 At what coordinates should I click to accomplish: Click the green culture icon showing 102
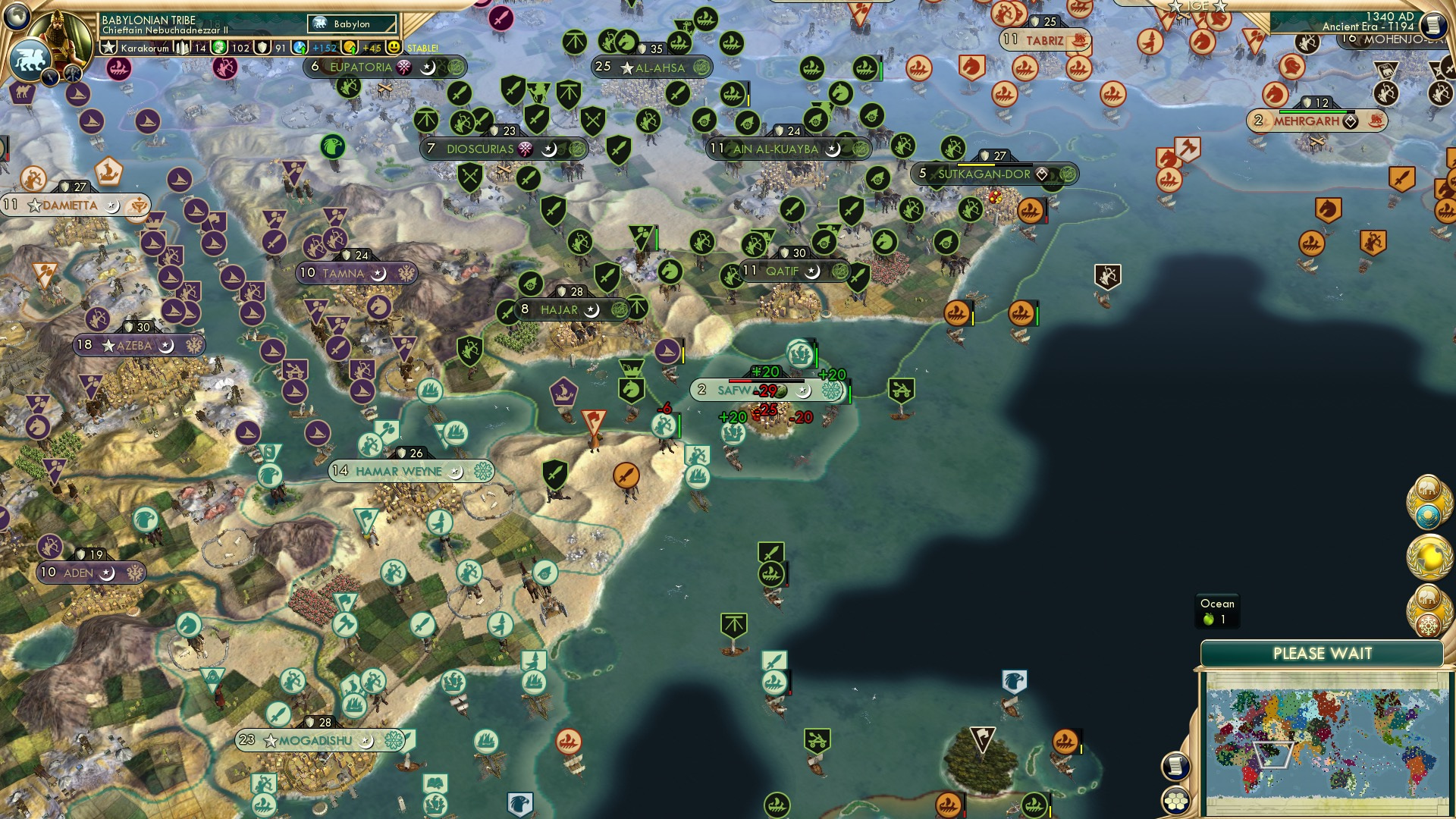pos(218,47)
